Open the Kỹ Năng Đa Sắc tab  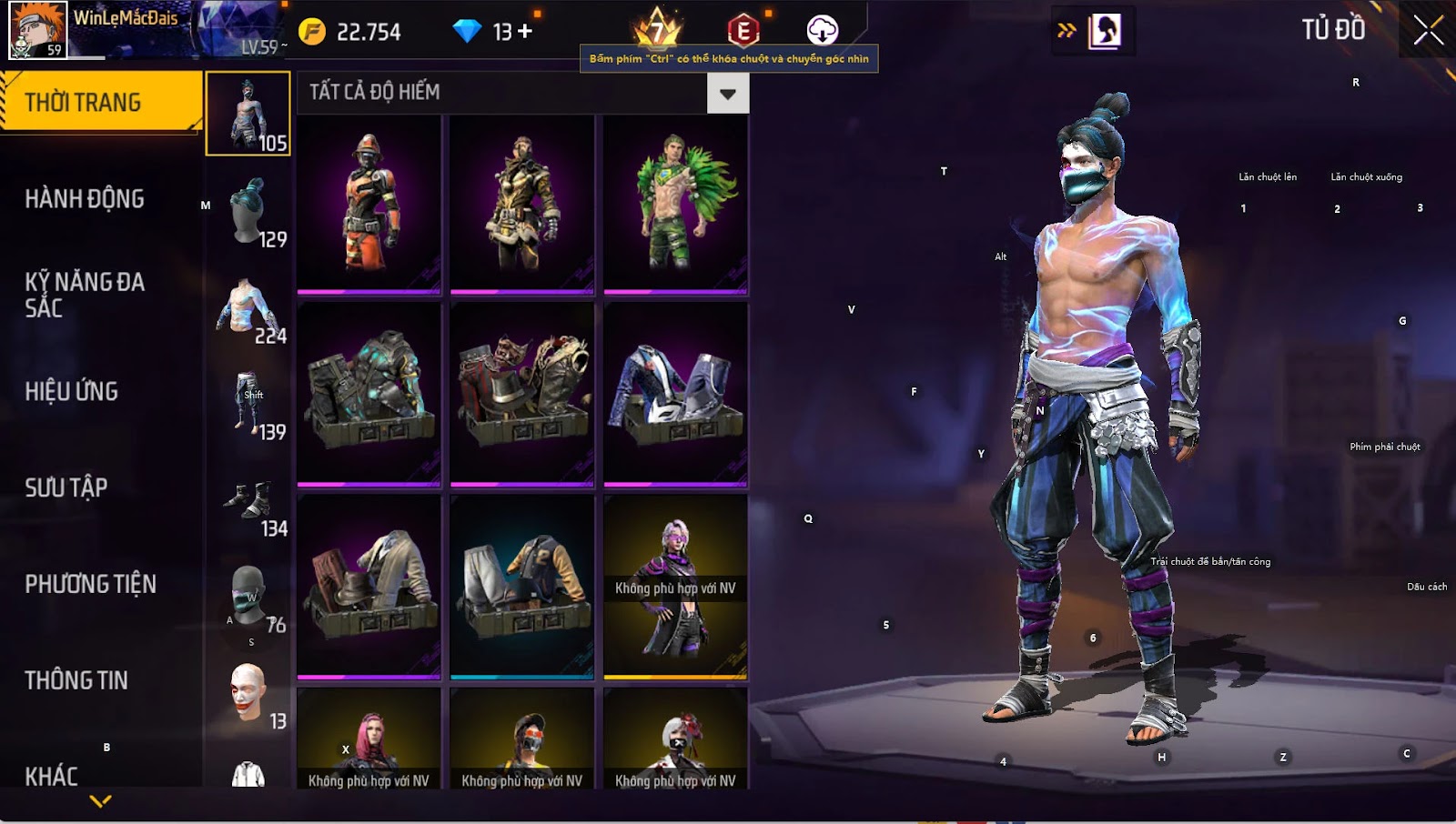[85, 294]
